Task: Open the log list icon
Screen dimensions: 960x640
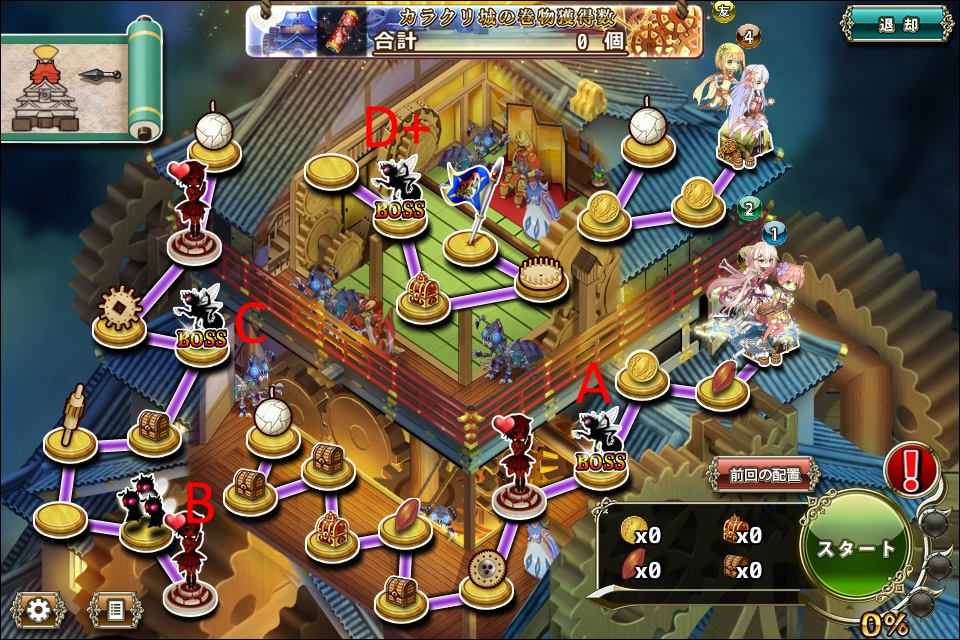Action: point(115,608)
